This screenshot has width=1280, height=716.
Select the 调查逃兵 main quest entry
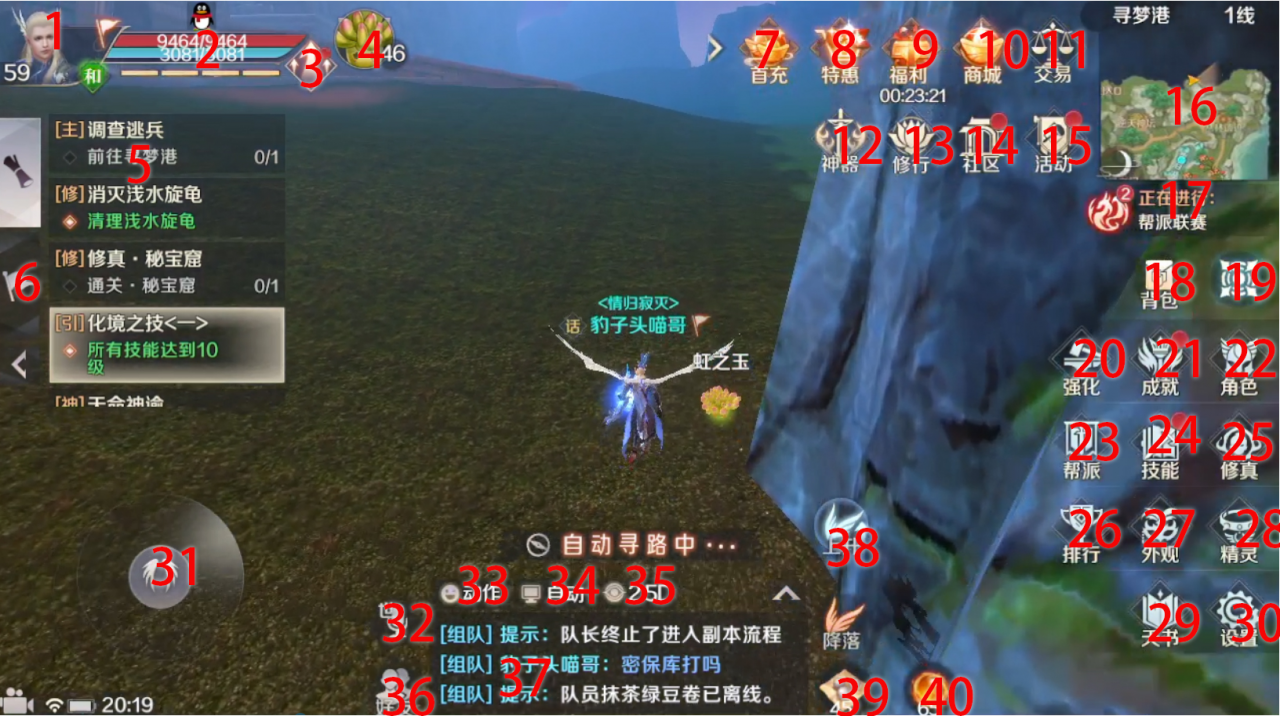point(167,143)
